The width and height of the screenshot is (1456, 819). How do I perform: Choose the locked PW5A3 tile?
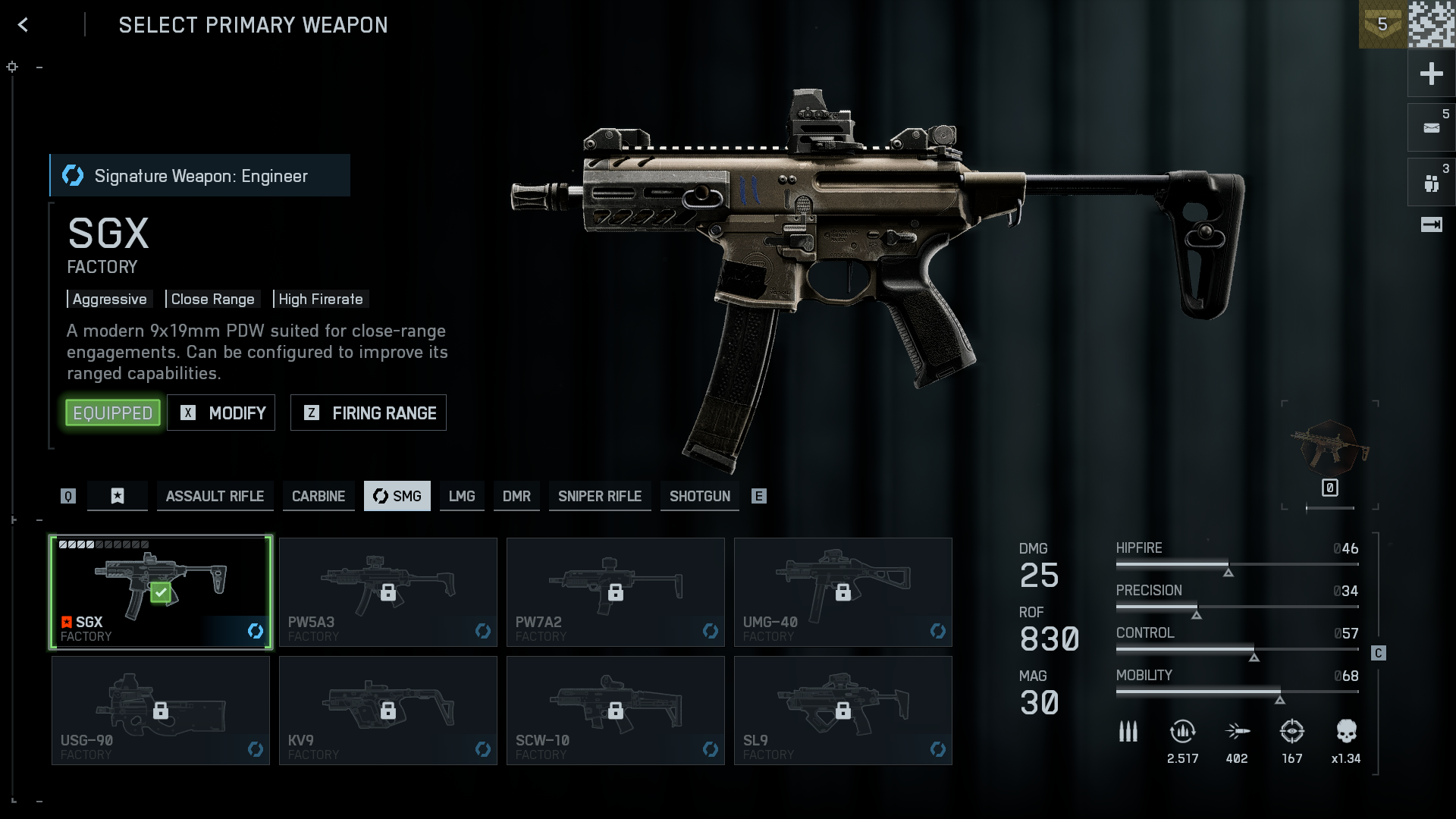click(388, 592)
